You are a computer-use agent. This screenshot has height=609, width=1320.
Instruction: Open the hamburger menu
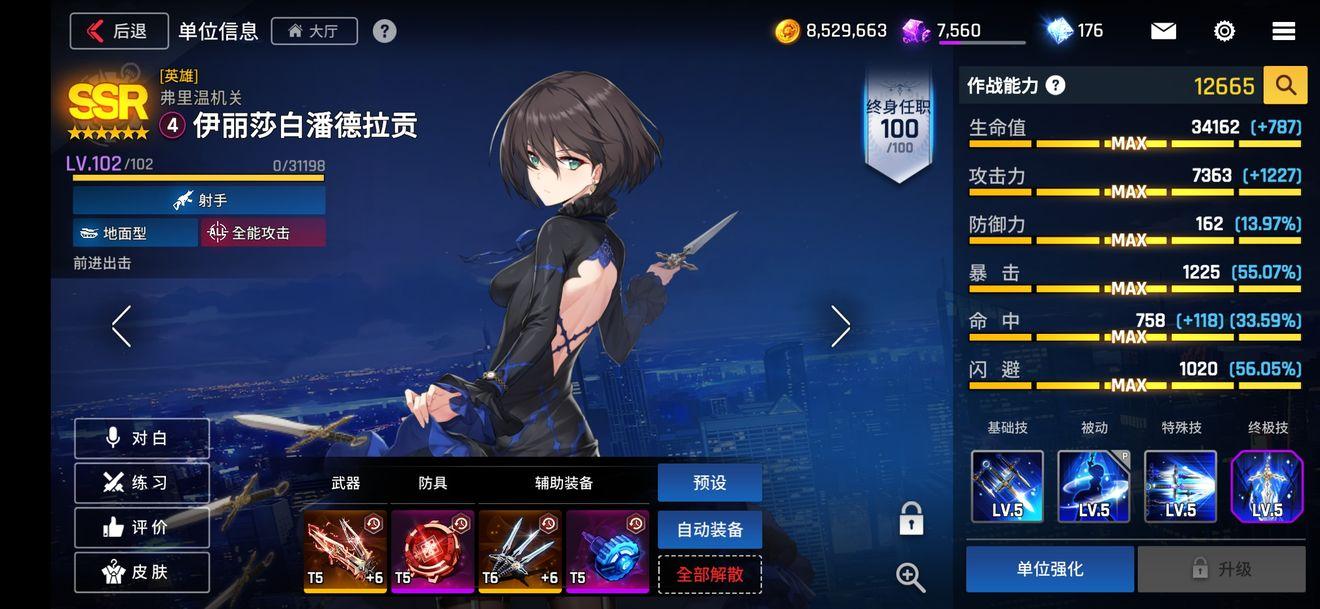(x=1284, y=31)
